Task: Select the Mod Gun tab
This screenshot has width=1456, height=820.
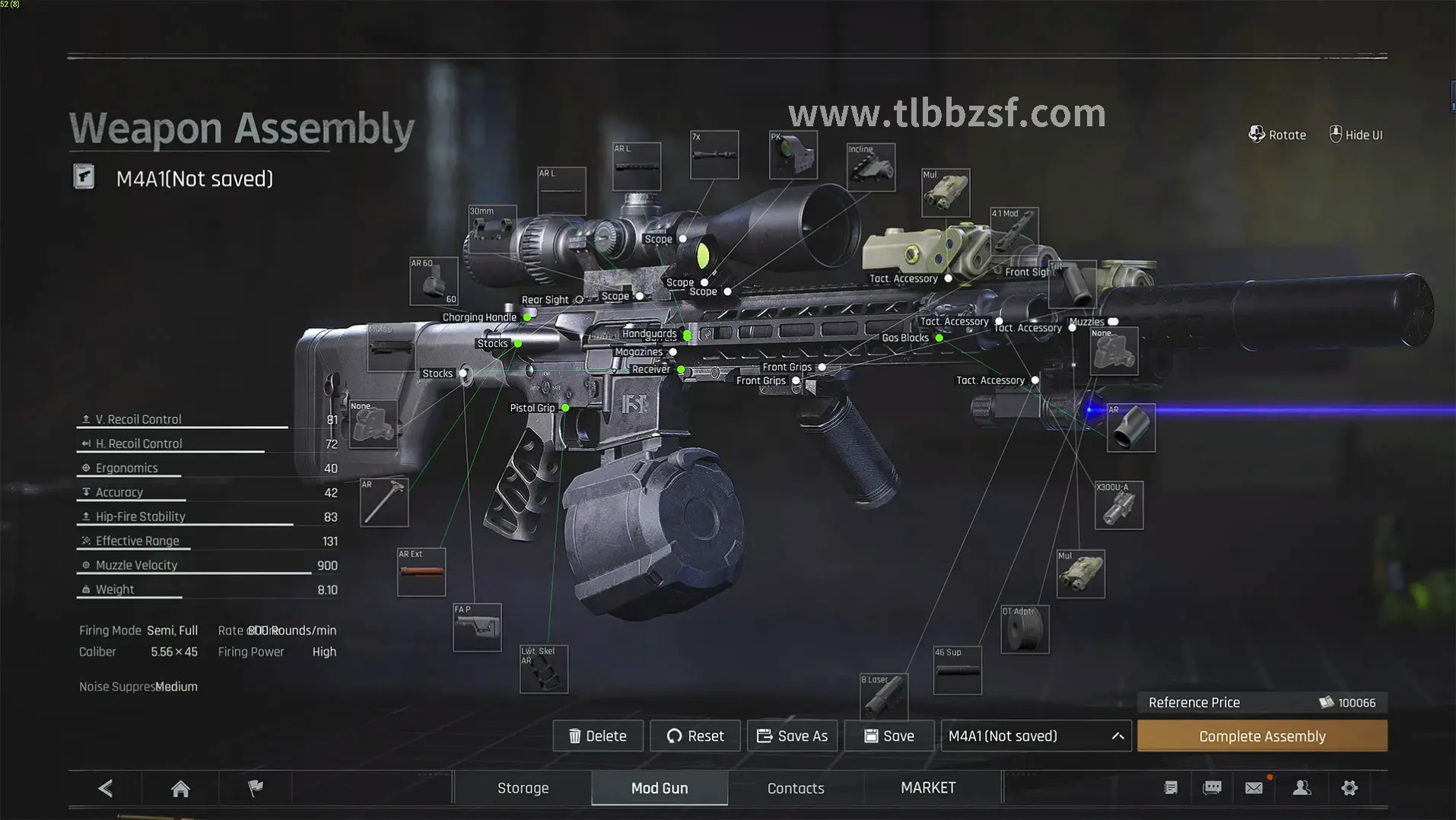Action: tap(659, 788)
